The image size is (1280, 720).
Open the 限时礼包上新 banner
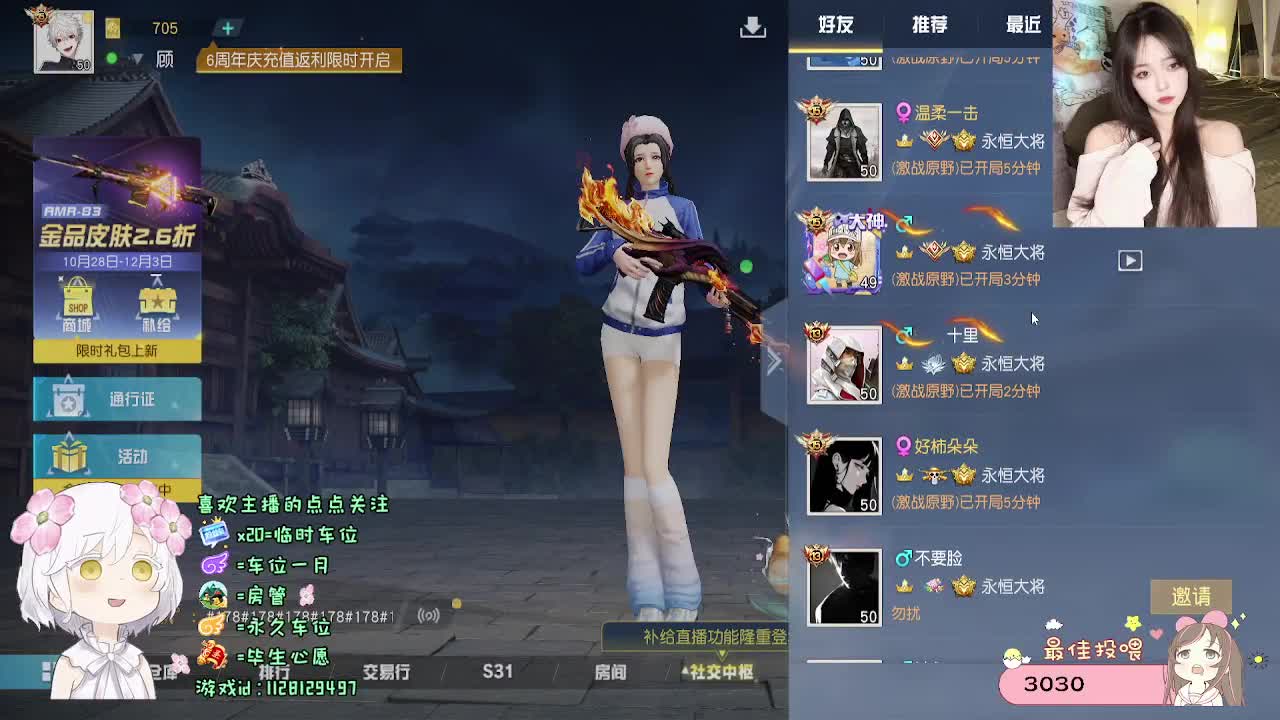click(117, 352)
